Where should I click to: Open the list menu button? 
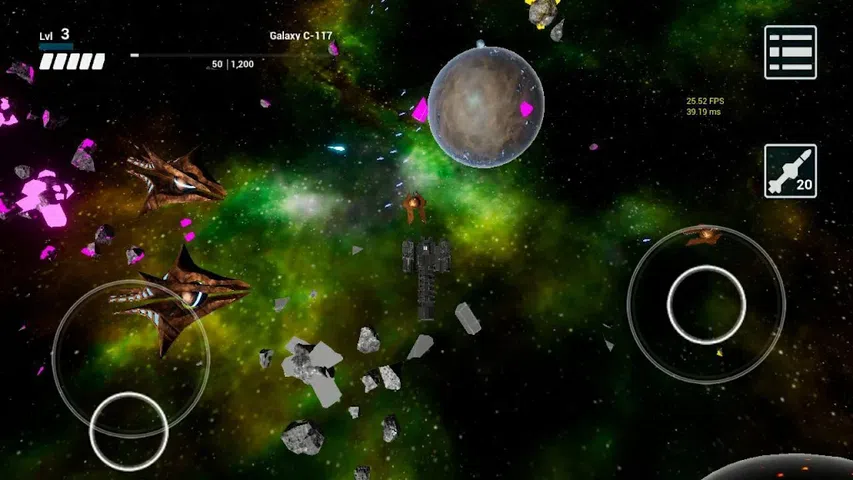click(790, 52)
